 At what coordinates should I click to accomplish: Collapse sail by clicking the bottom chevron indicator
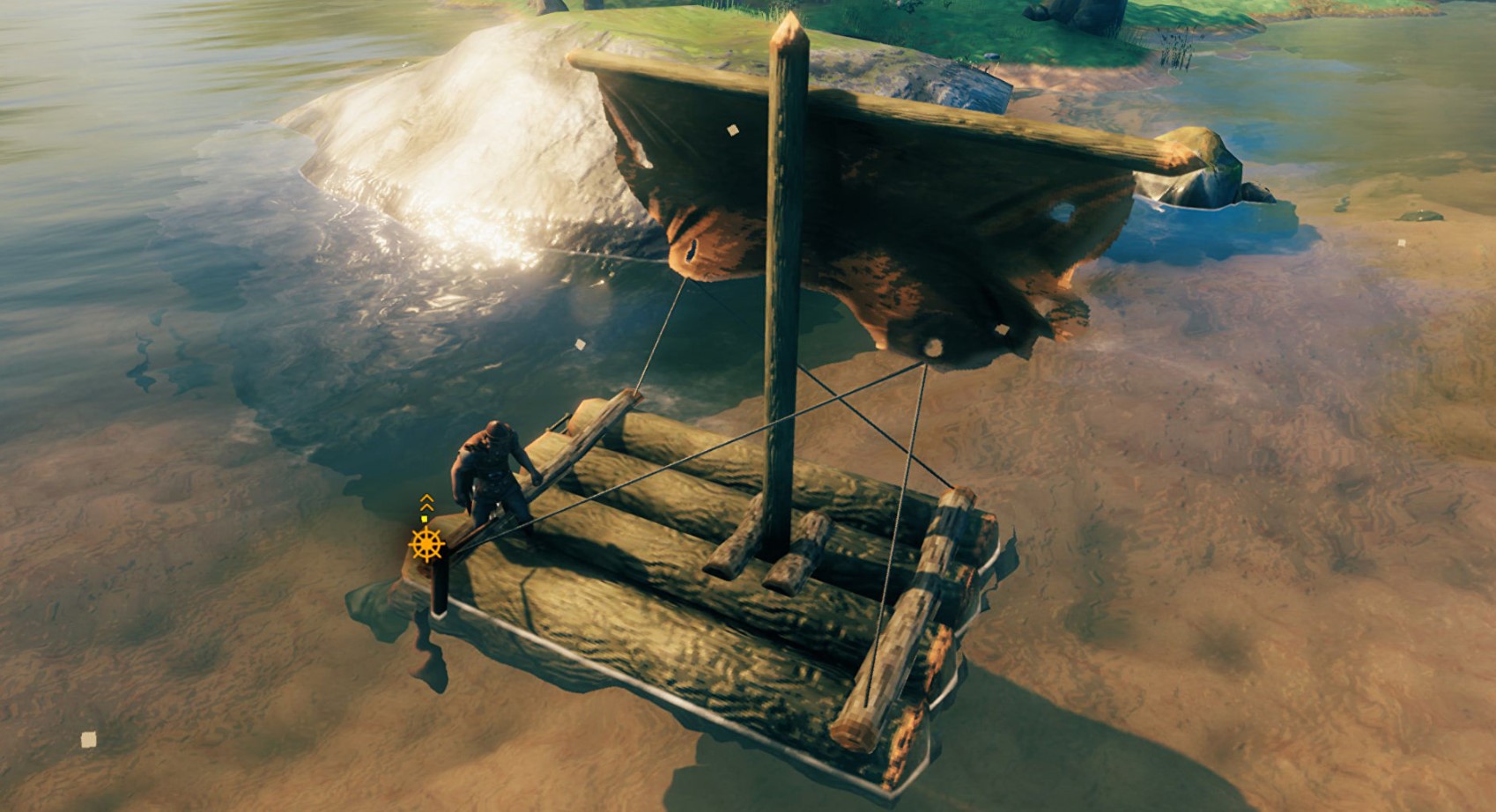[x=426, y=507]
